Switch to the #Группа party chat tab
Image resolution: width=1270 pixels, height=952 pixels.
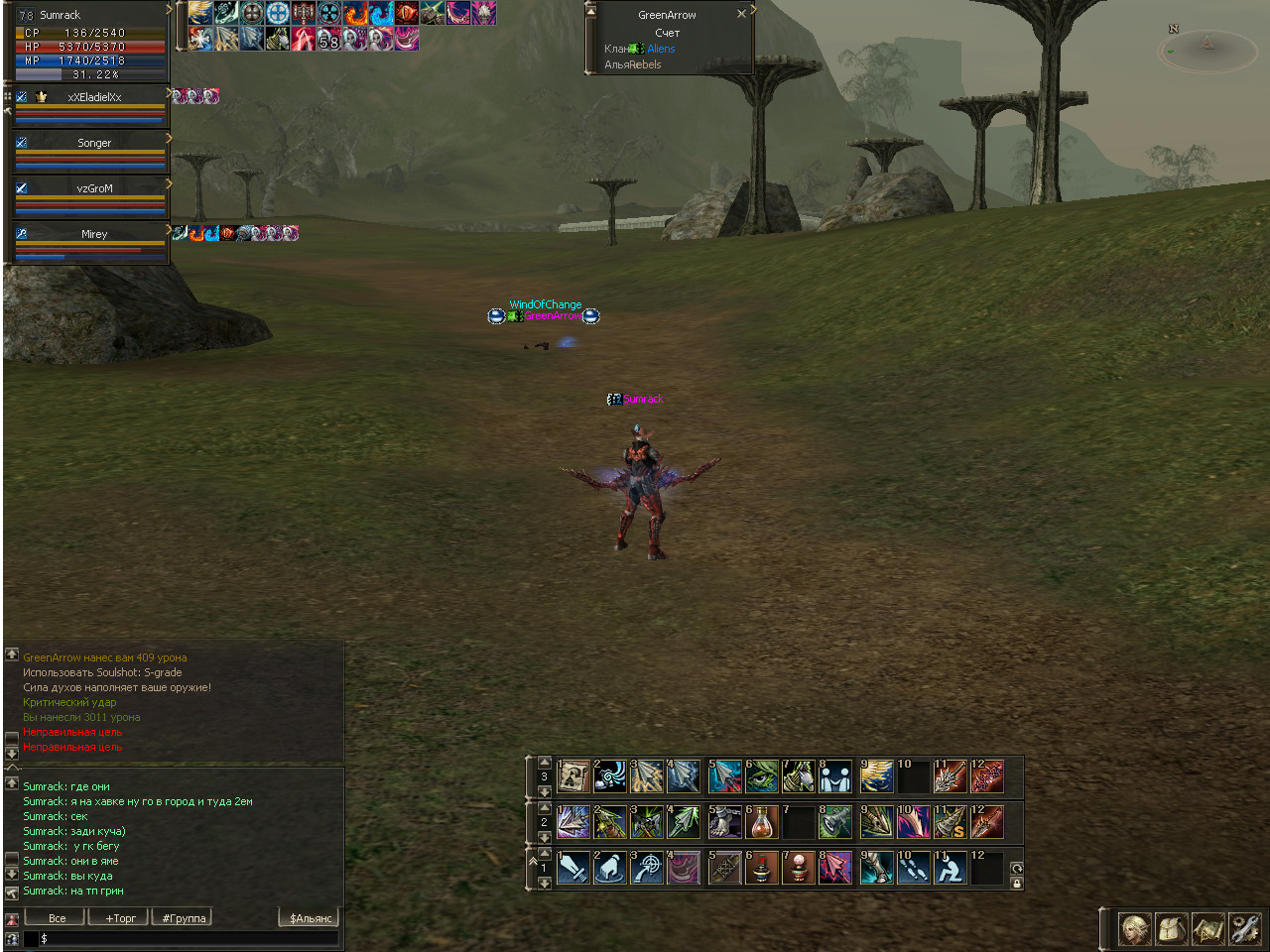click(x=184, y=918)
